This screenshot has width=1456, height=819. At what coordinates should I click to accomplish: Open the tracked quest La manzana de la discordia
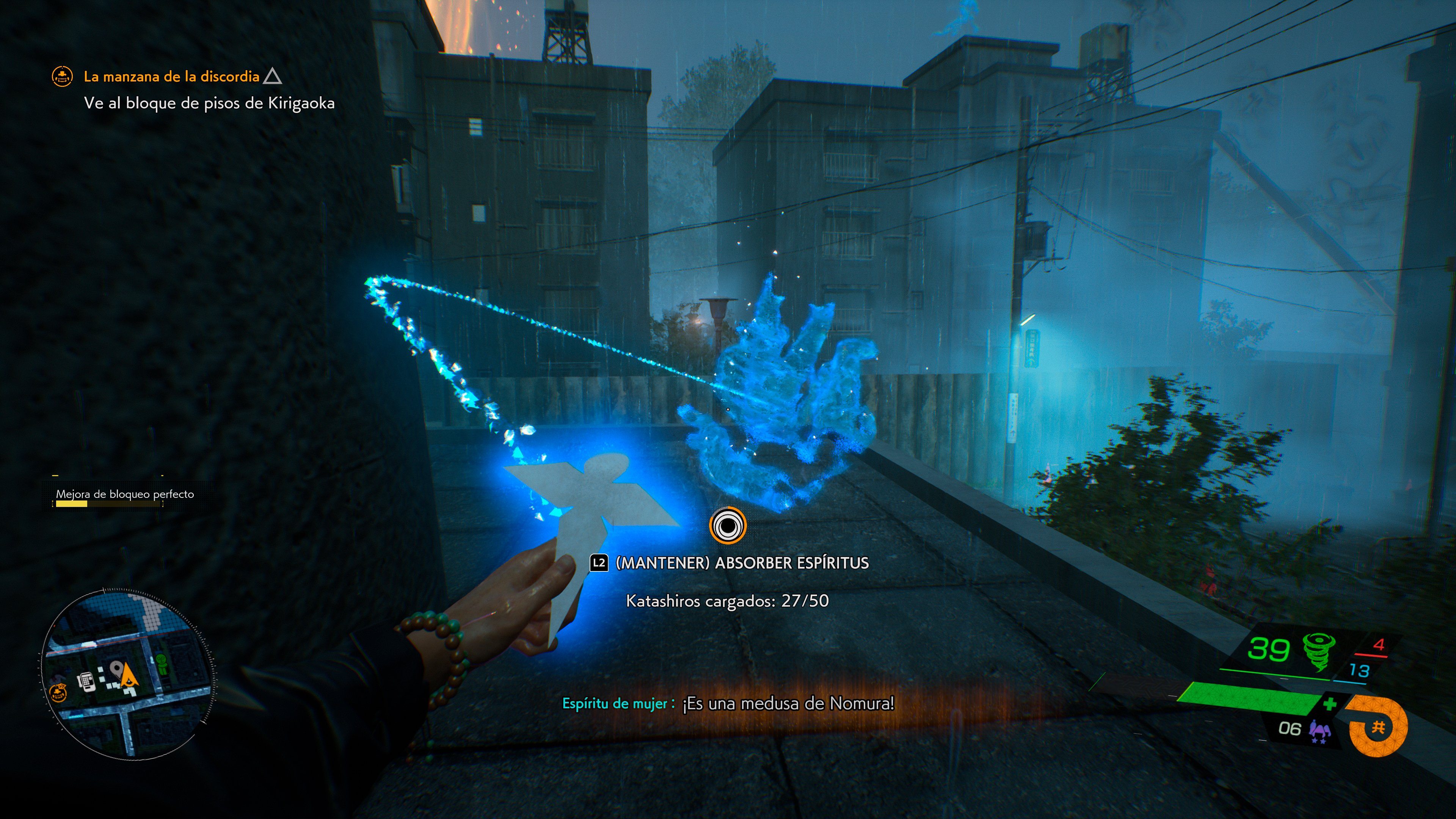[x=171, y=76]
